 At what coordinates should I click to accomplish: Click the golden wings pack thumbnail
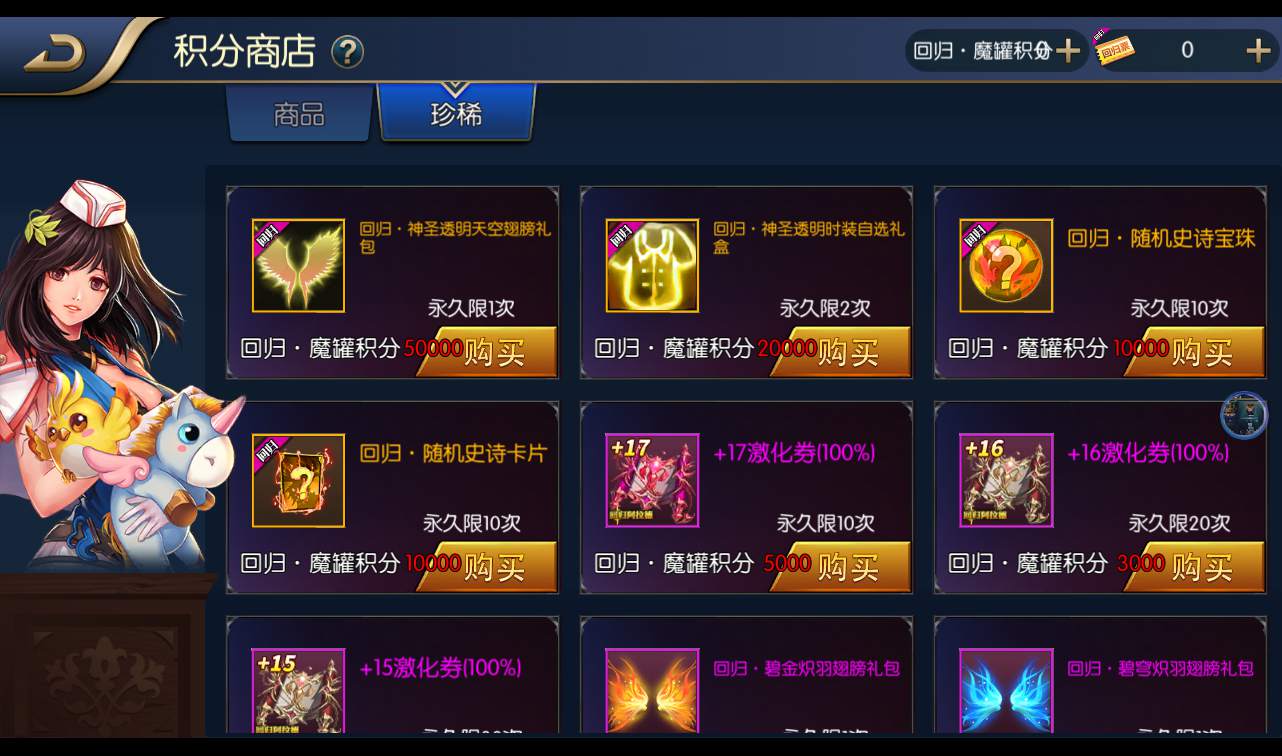click(297, 264)
